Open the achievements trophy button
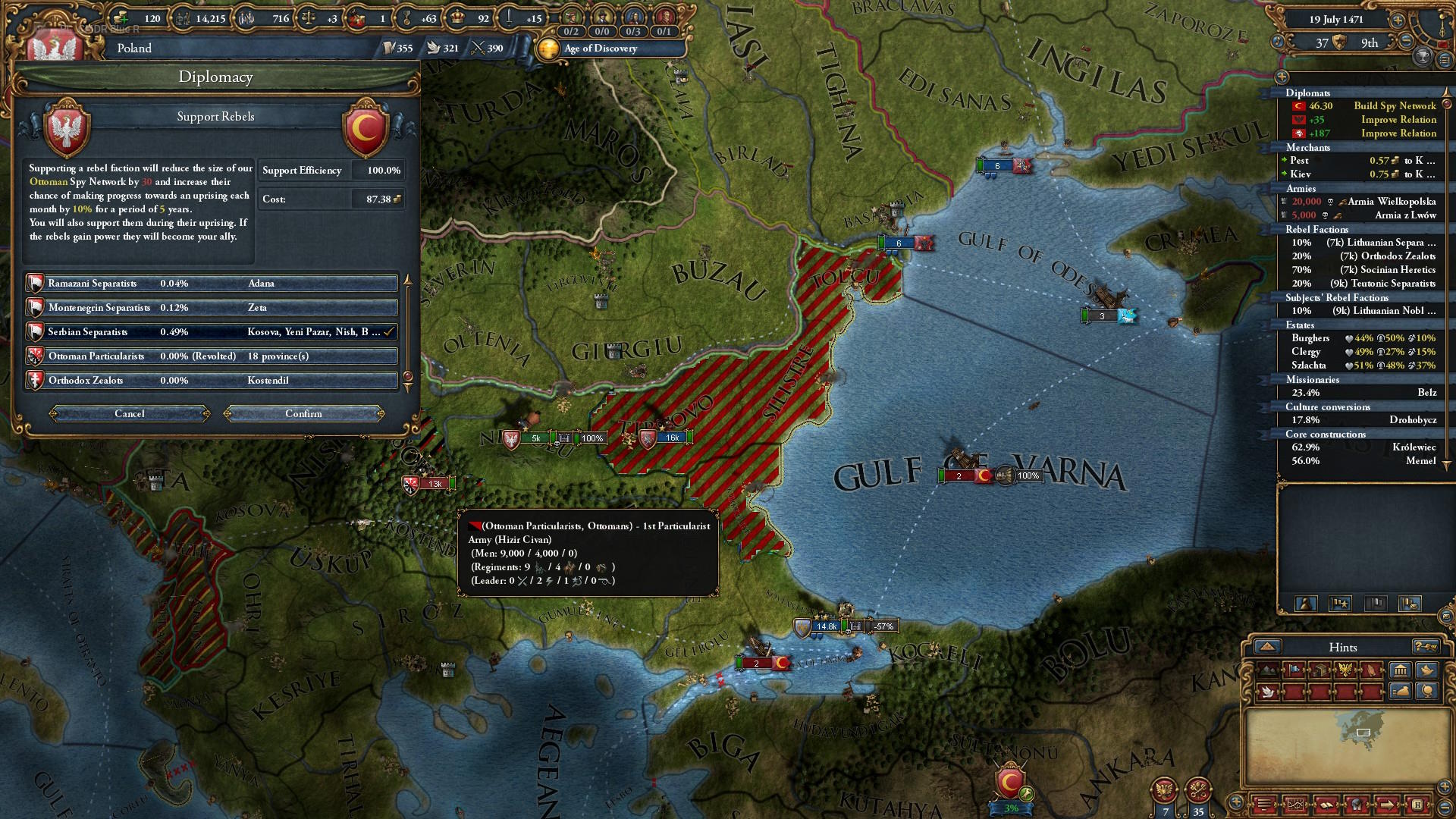Screen dimensions: 1456x819 click(x=1423, y=56)
